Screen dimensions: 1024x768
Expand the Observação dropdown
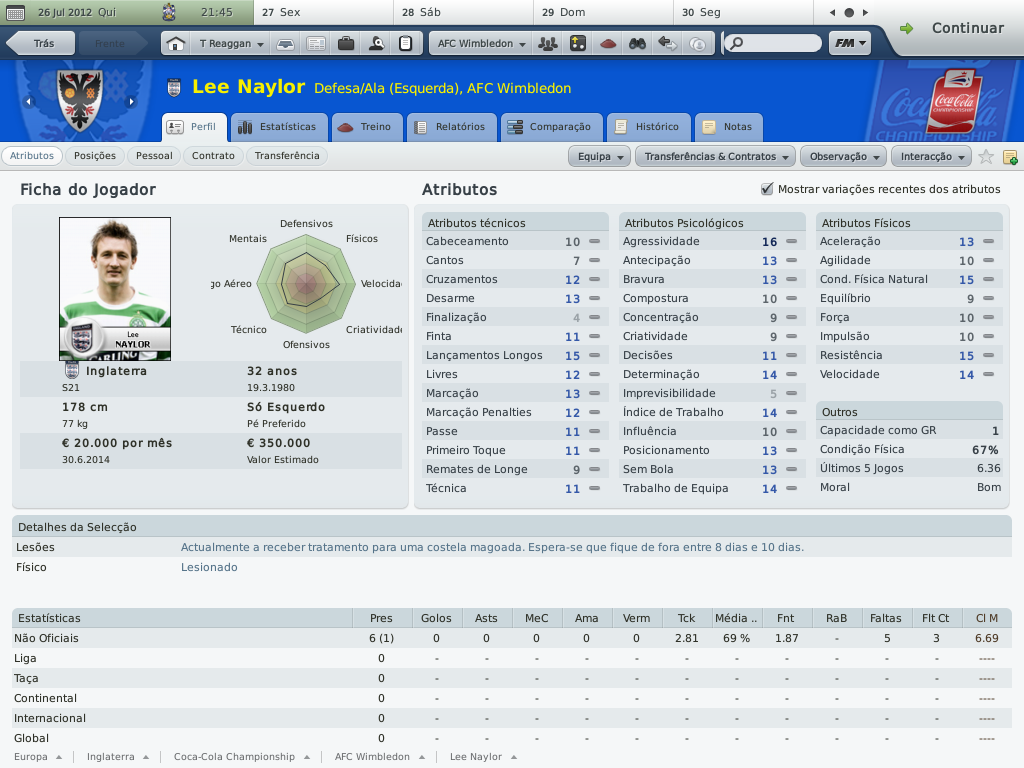[845, 157]
